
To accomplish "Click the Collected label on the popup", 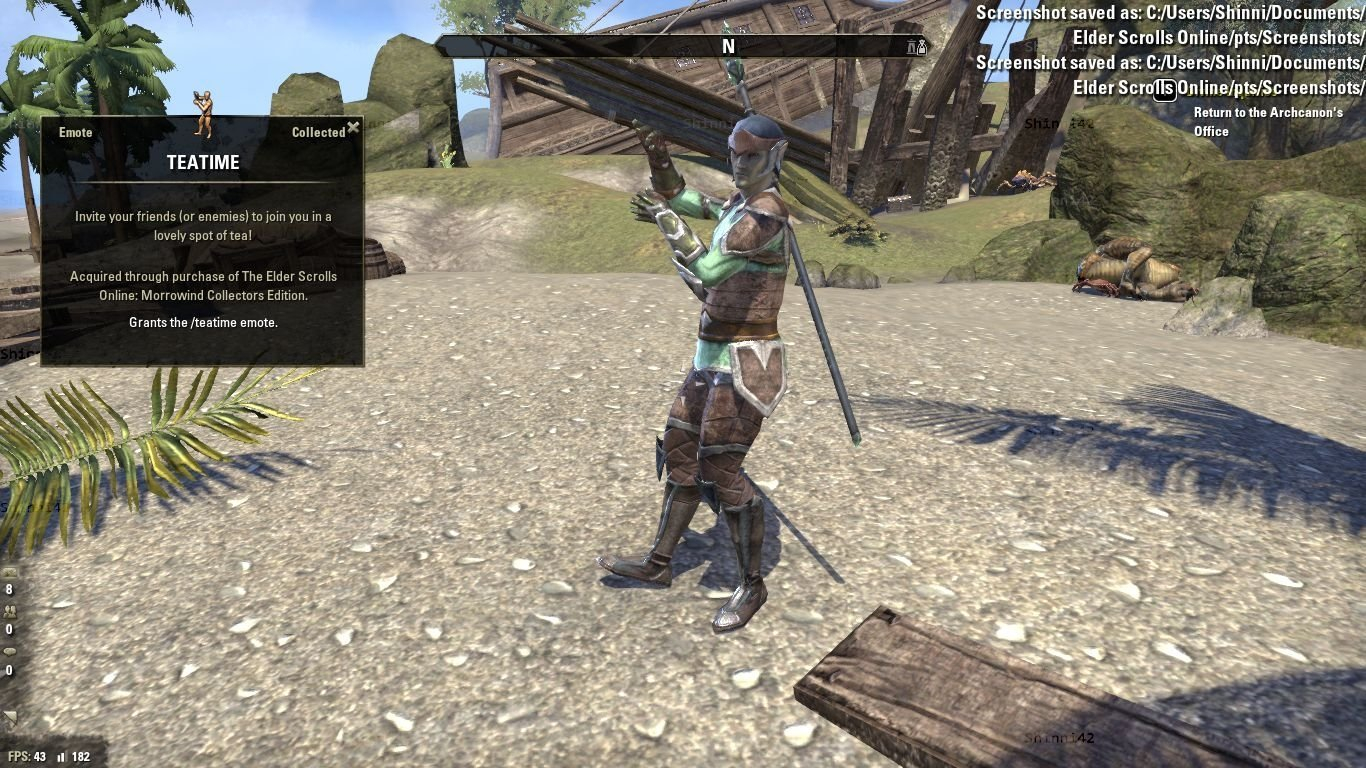I will [318, 132].
